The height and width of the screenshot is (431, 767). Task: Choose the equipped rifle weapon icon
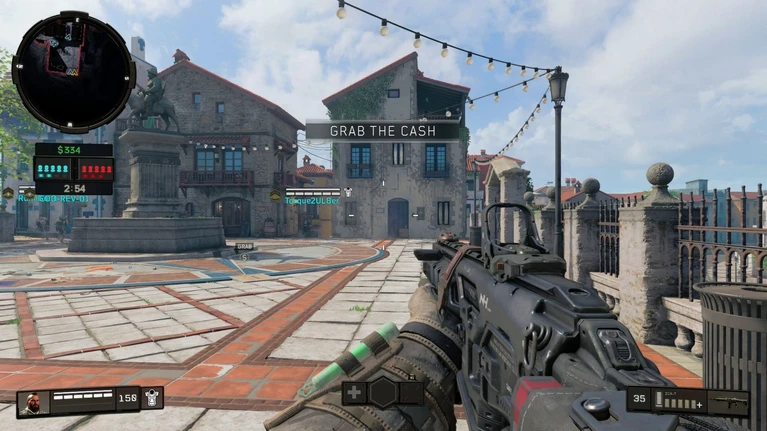pos(730,401)
